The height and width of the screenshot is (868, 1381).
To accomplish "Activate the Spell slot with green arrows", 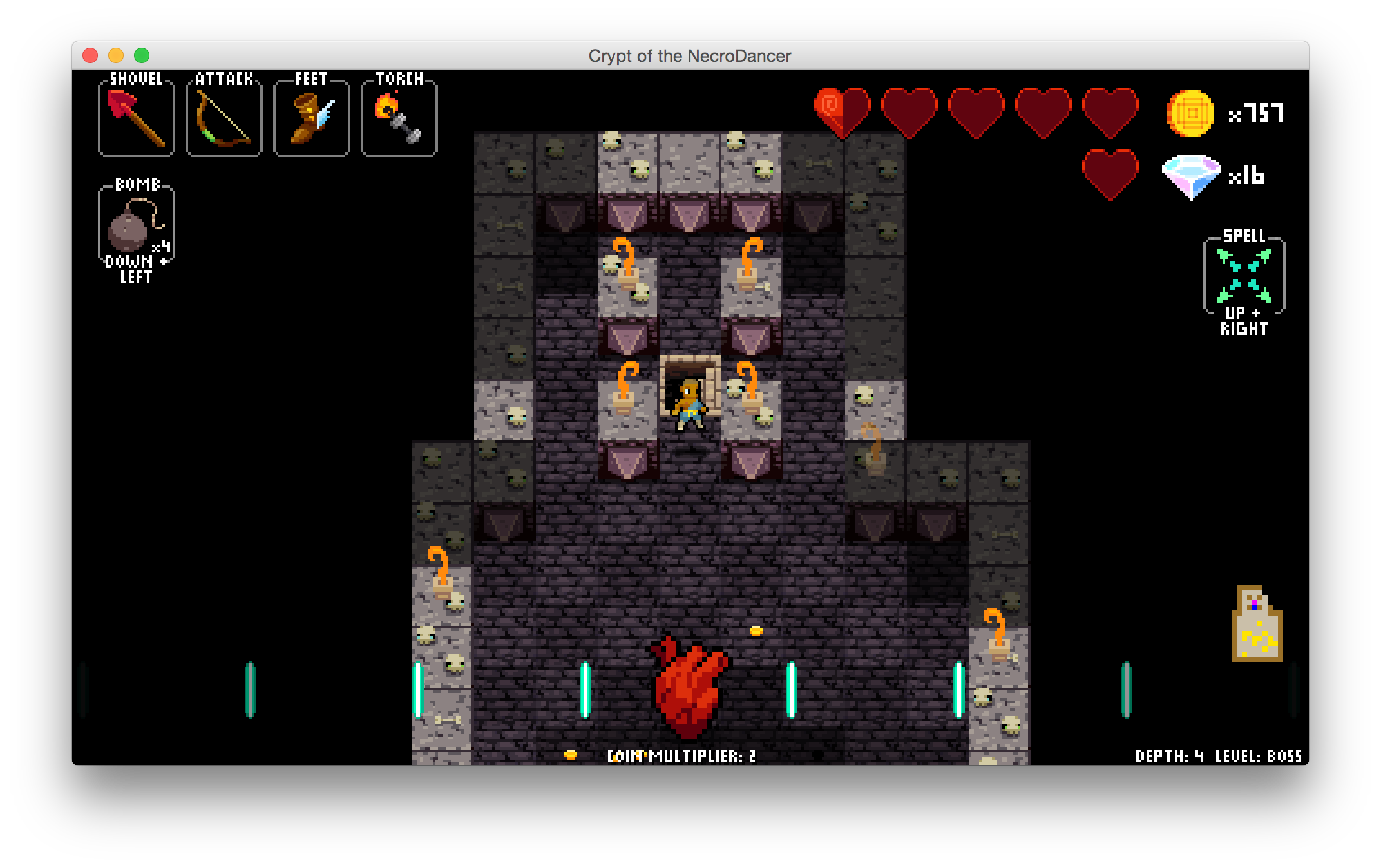I will click(x=1244, y=276).
